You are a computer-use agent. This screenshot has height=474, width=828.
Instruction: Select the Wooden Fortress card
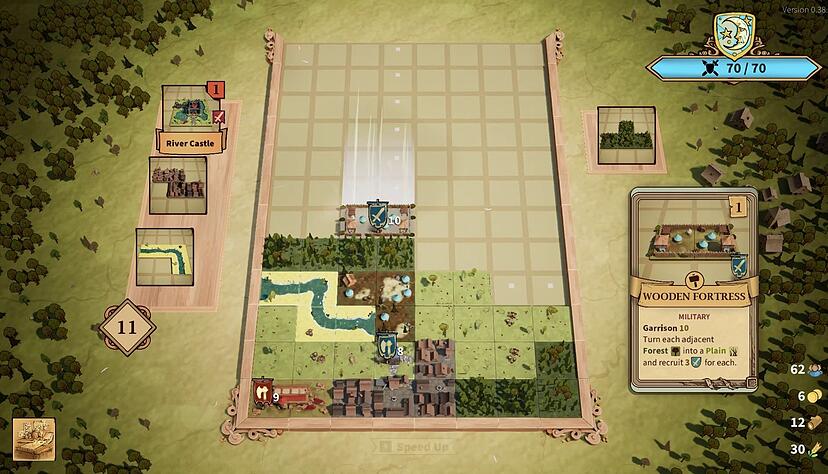pos(693,290)
